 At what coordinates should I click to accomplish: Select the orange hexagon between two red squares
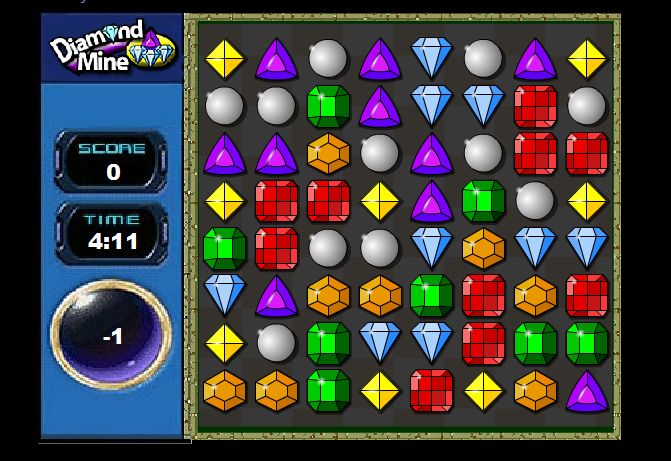(x=535, y=296)
